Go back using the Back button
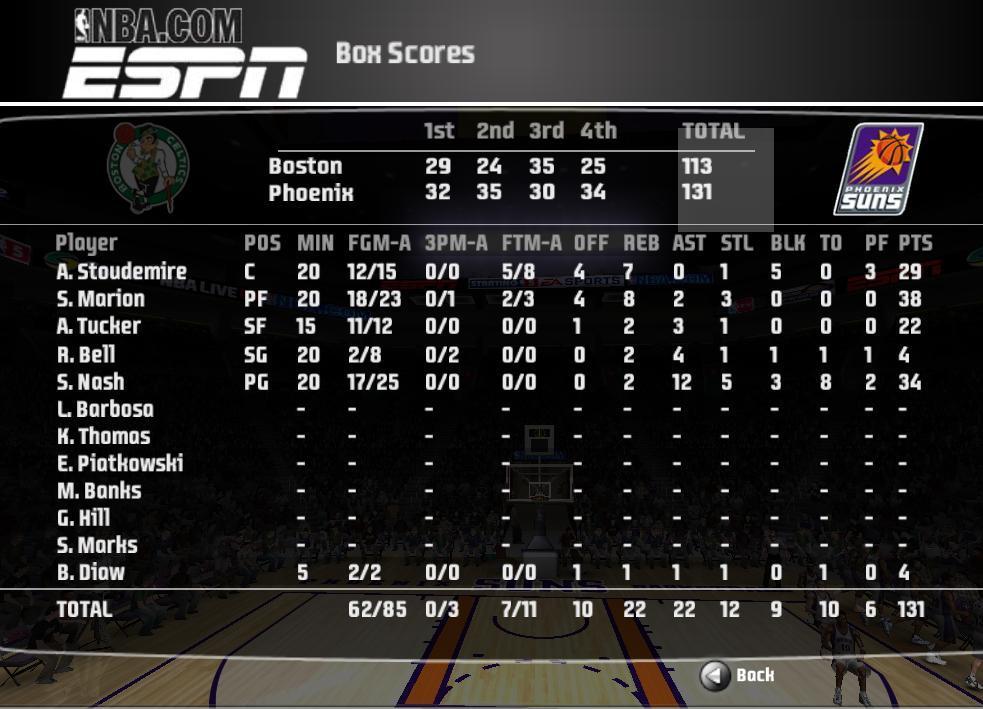 coord(737,676)
